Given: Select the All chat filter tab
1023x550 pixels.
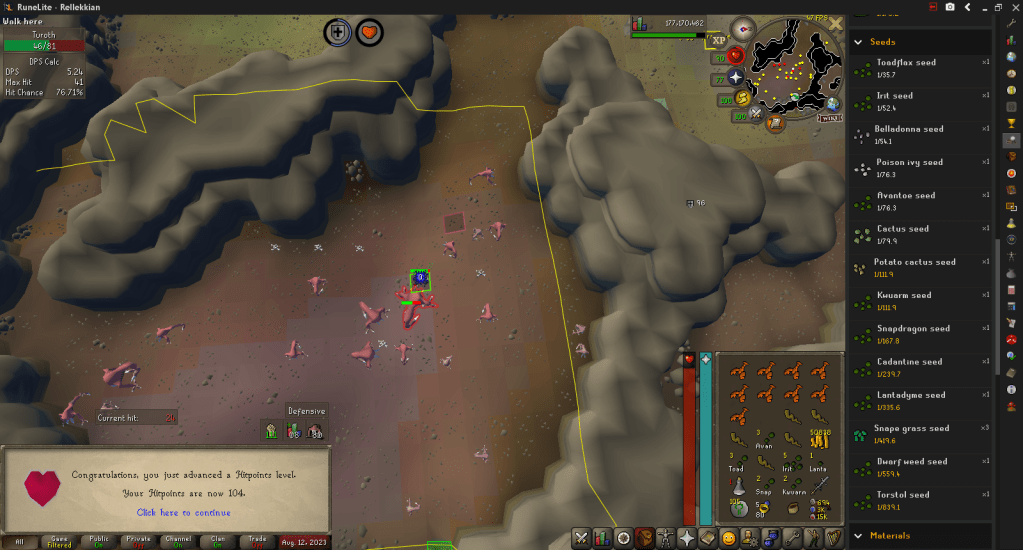Looking at the screenshot, I should (18, 541).
